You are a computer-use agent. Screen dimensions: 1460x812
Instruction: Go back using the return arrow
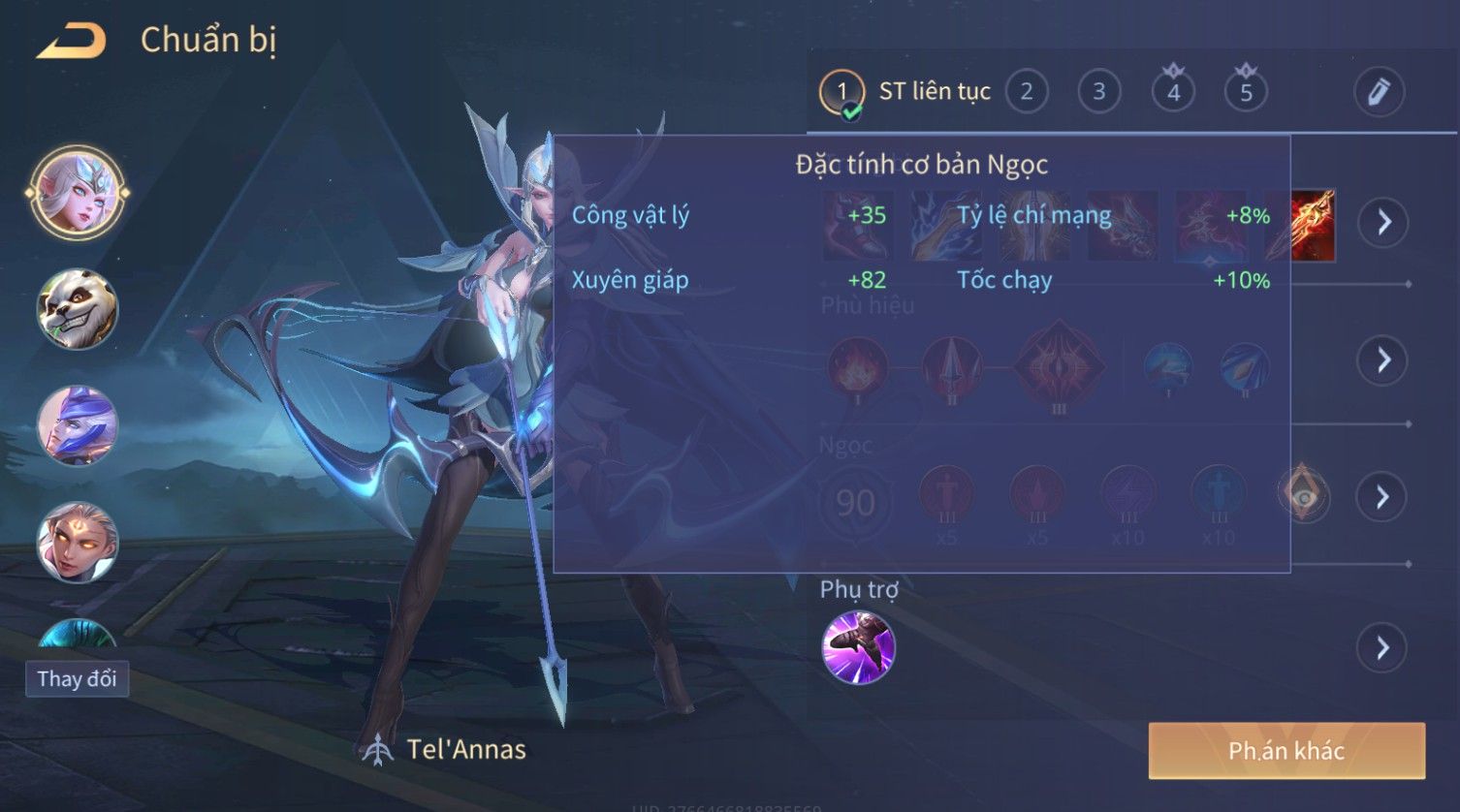pyautogui.click(x=72, y=41)
